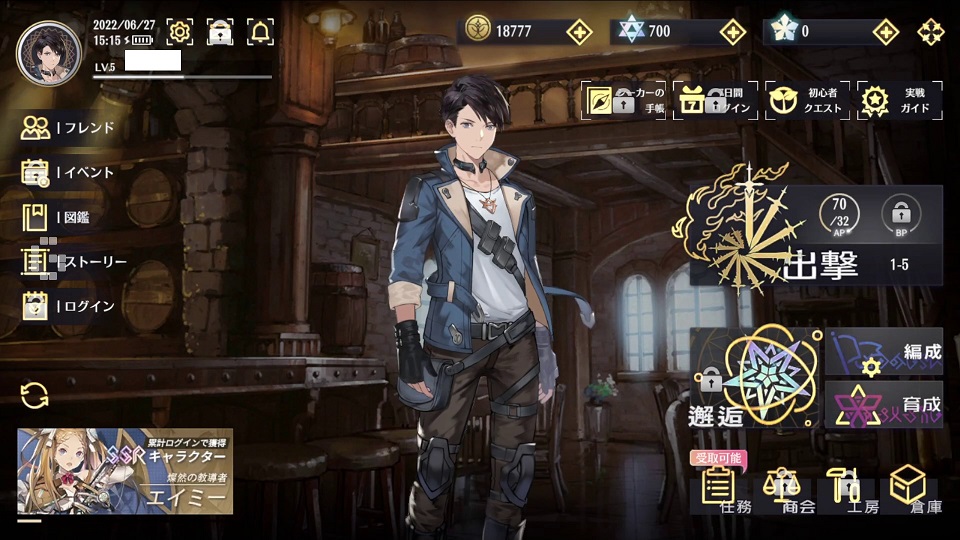Tap the SSR エイミー login reward banner
This screenshot has width=960, height=540.
click(x=125, y=471)
